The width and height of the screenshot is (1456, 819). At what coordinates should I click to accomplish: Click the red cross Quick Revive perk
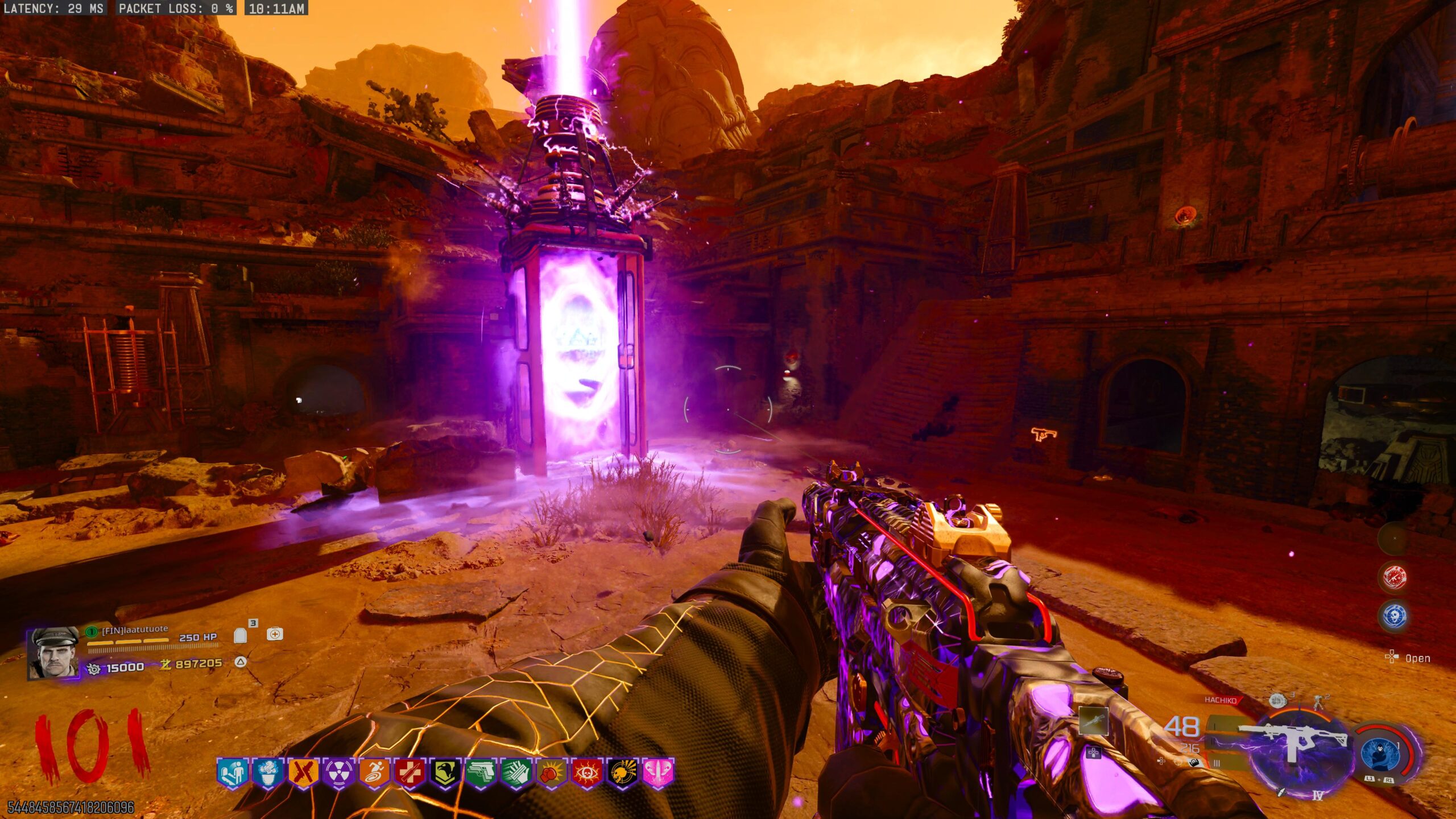click(409, 773)
